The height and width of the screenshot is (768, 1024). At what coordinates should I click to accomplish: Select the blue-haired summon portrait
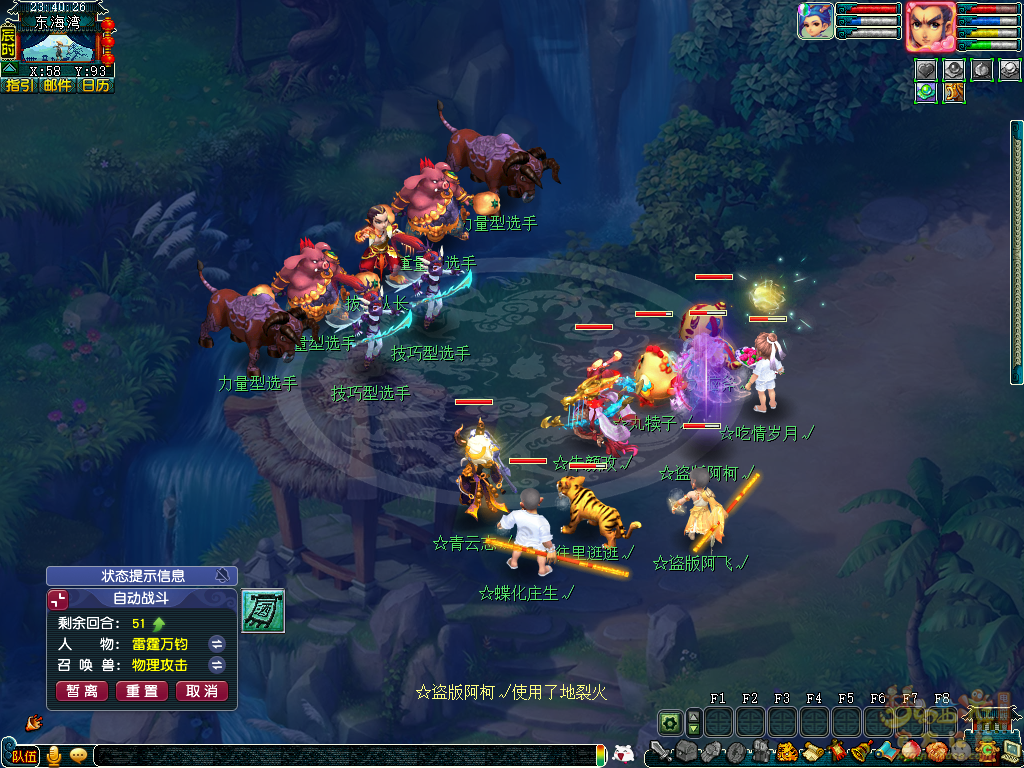pos(816,21)
